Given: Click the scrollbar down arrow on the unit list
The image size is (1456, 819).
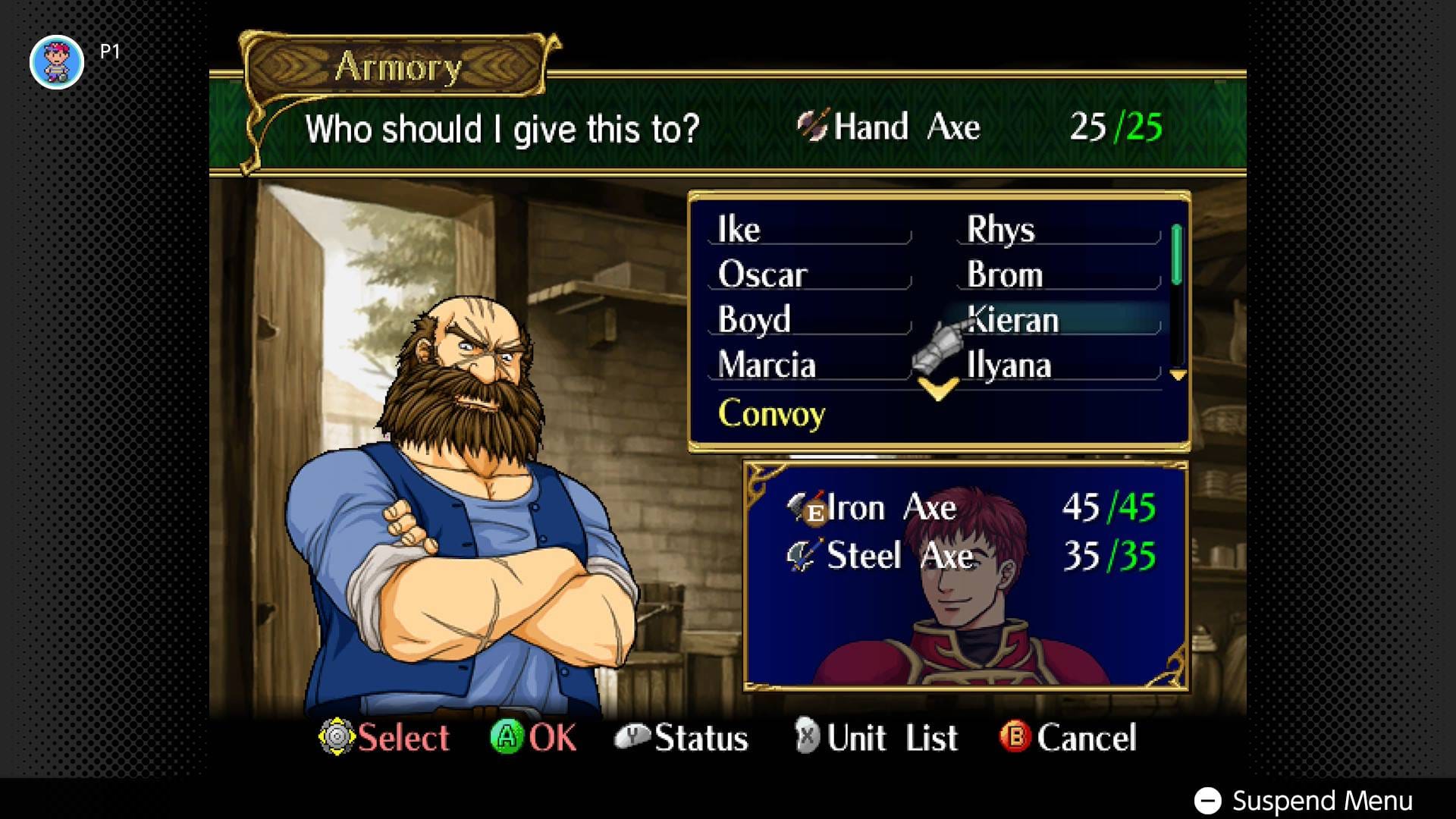Looking at the screenshot, I should click(1177, 375).
